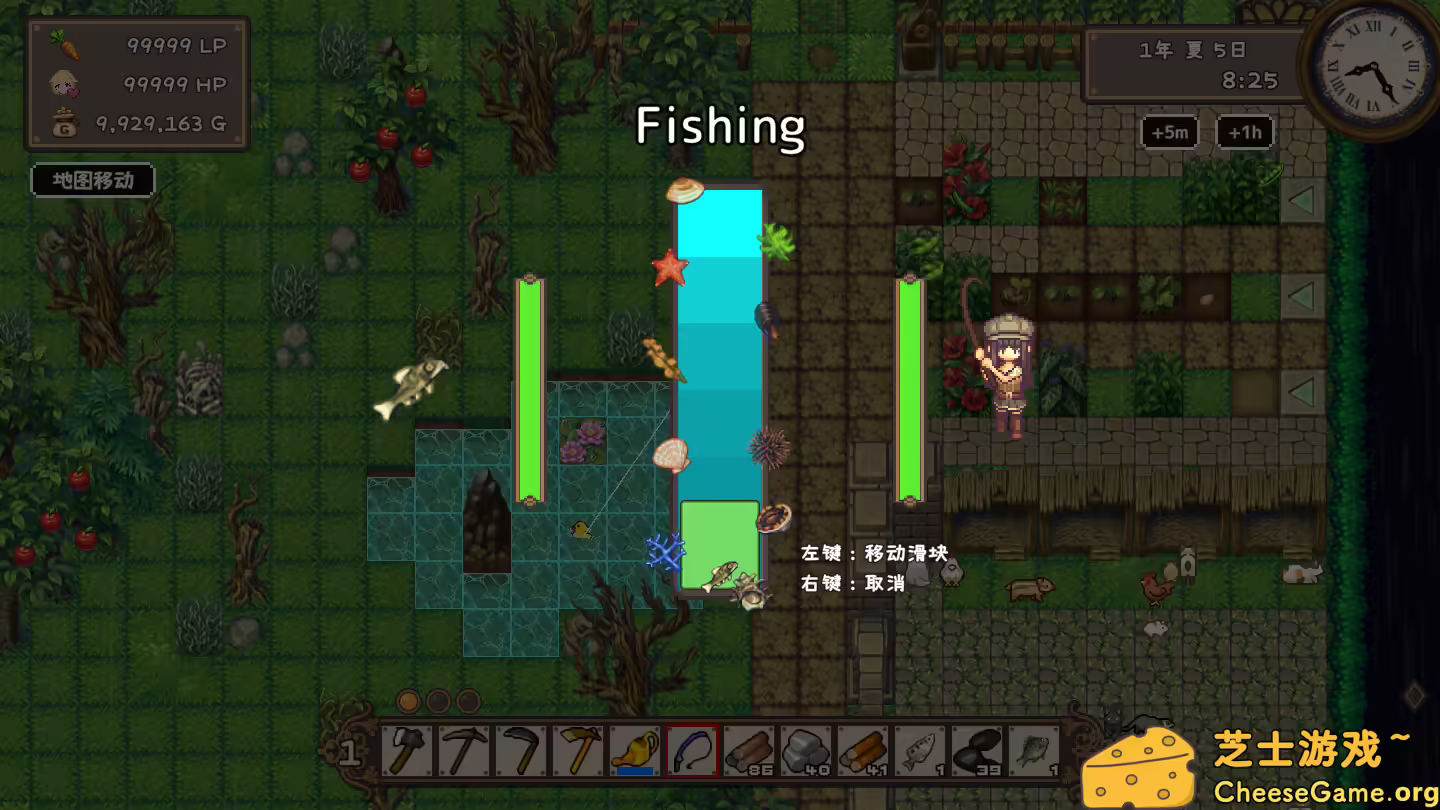Select the grey stone stack of 40
The image size is (1440, 810).
tap(806, 750)
